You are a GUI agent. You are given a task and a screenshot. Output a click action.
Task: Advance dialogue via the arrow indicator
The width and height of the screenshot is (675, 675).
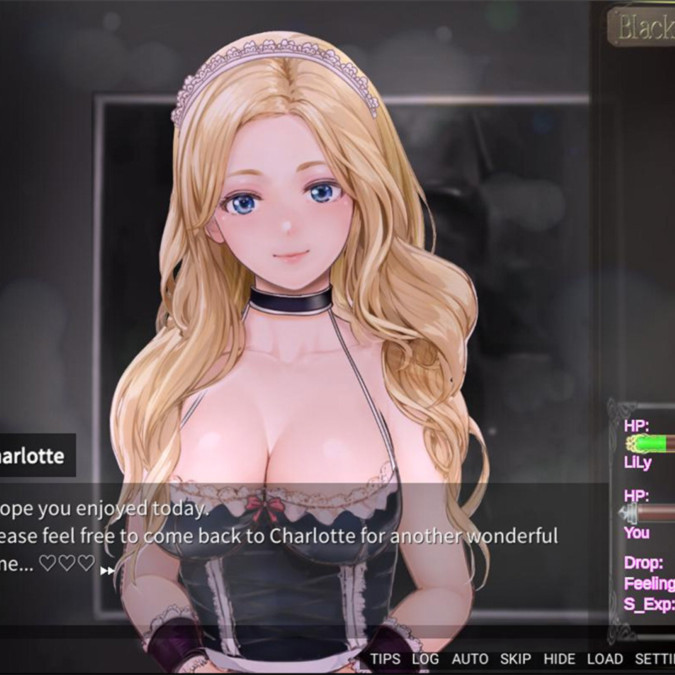point(107,570)
